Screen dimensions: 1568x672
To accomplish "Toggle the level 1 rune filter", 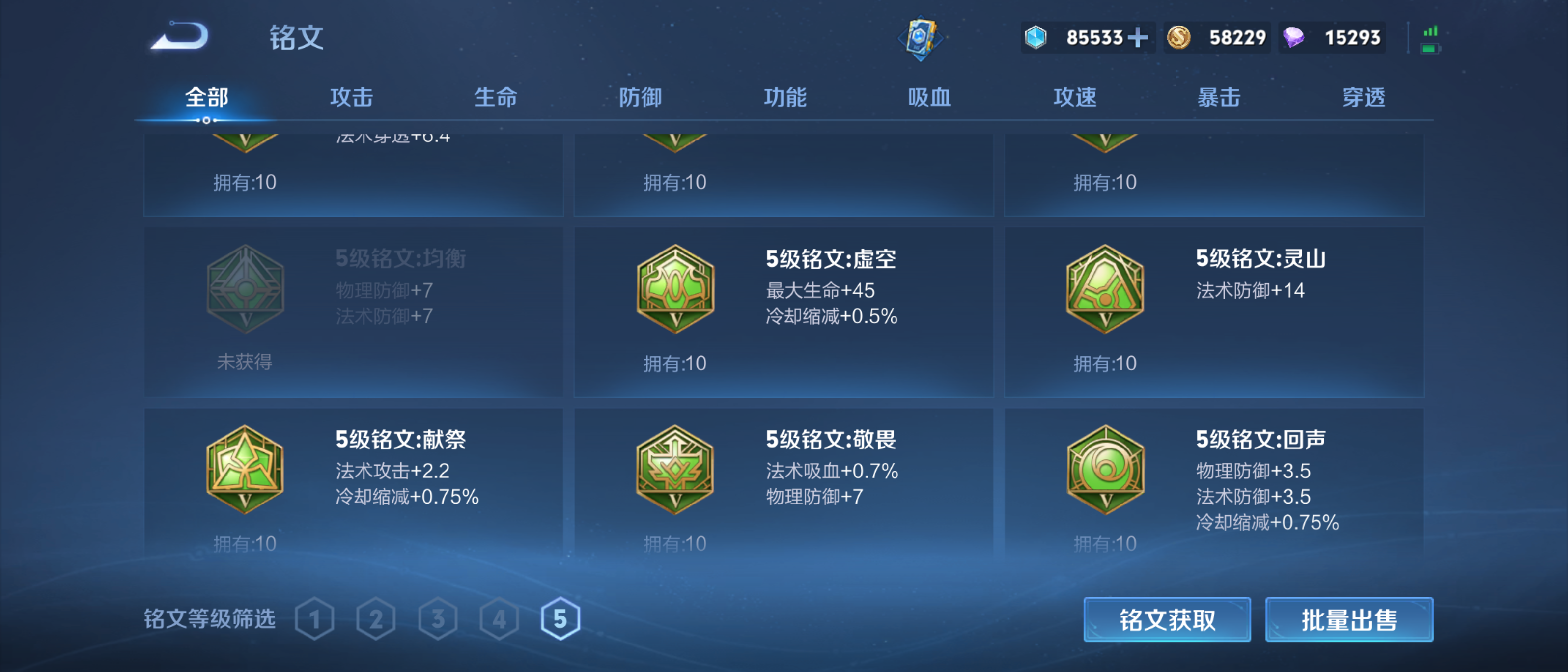I will pyautogui.click(x=315, y=619).
